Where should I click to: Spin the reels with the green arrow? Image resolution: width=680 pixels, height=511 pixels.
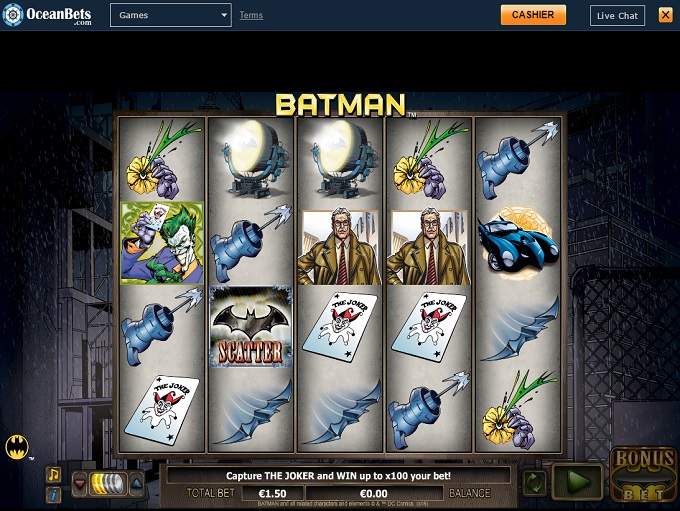coord(578,482)
